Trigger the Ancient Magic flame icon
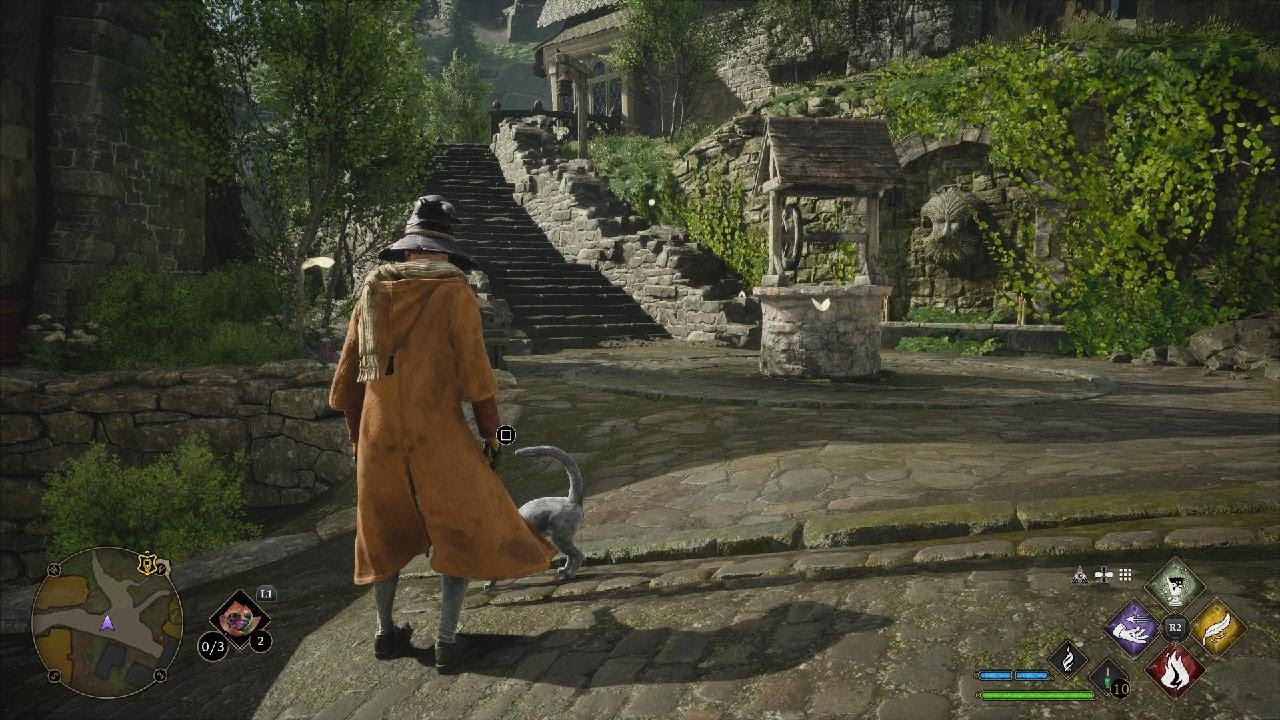Screen dimensions: 1280x720 pos(1067,658)
